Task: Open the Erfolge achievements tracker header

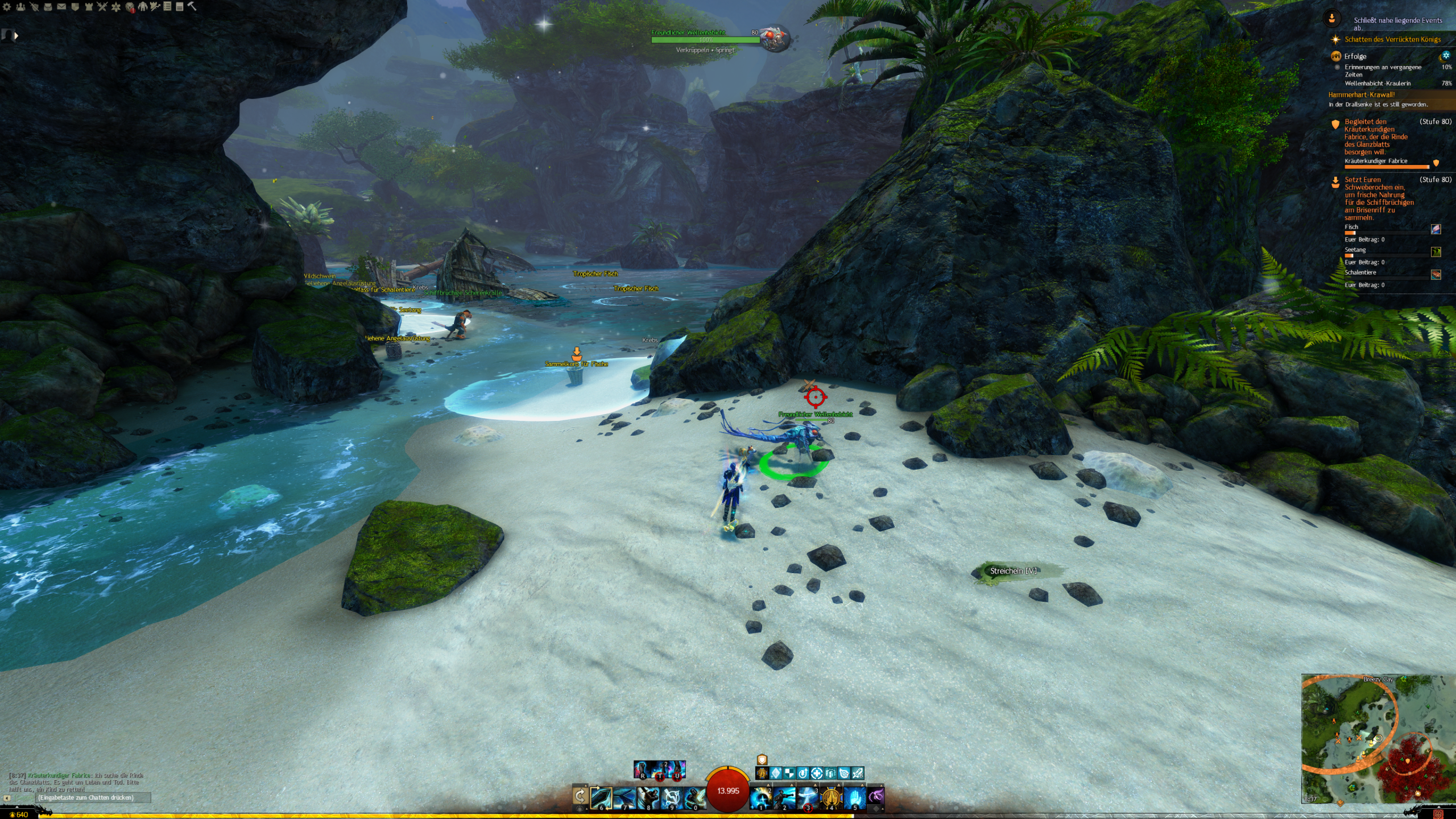Action: pyautogui.click(x=1355, y=56)
